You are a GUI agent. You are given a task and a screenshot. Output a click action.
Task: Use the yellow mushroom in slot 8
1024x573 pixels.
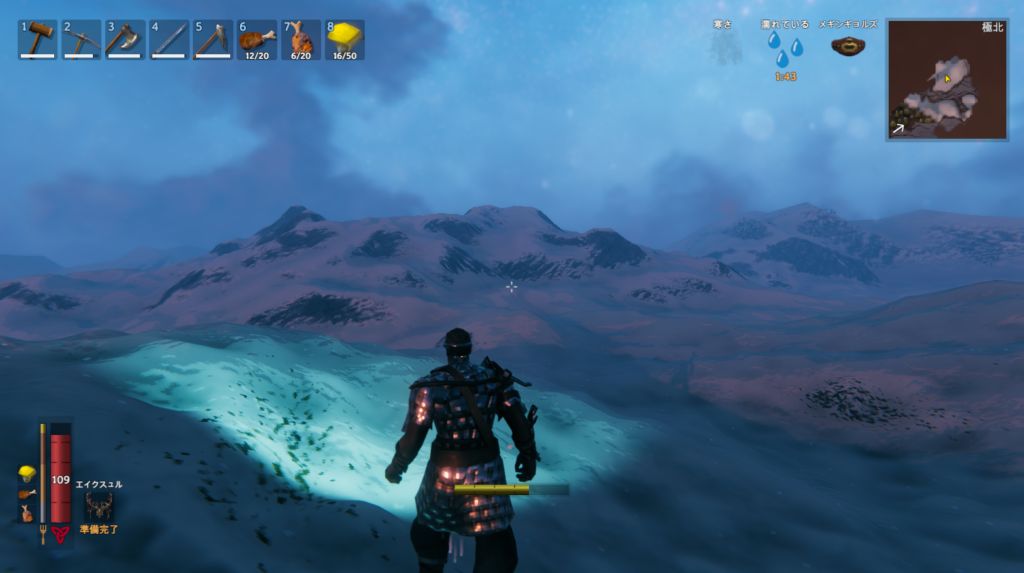(x=345, y=39)
